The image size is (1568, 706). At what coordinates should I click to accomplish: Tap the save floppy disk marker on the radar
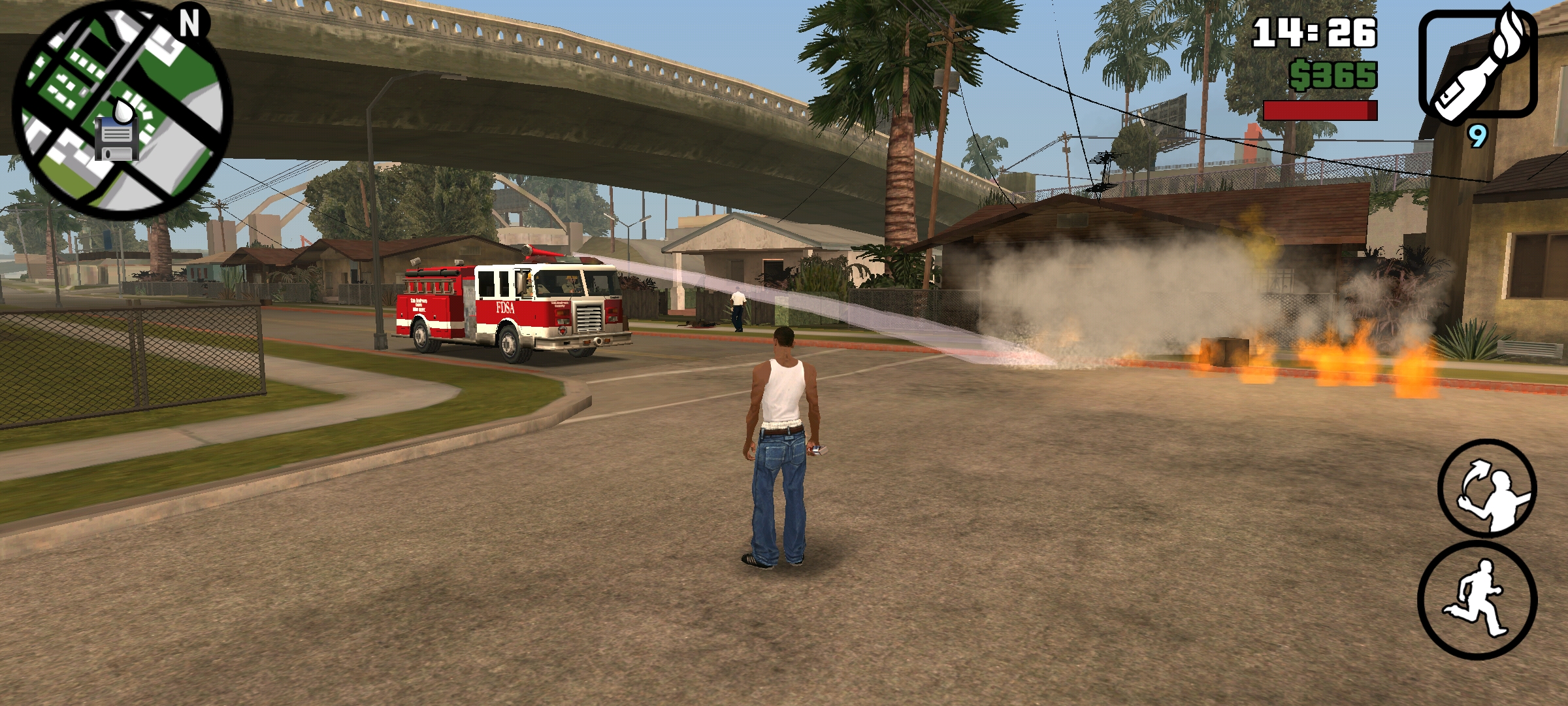(116, 139)
